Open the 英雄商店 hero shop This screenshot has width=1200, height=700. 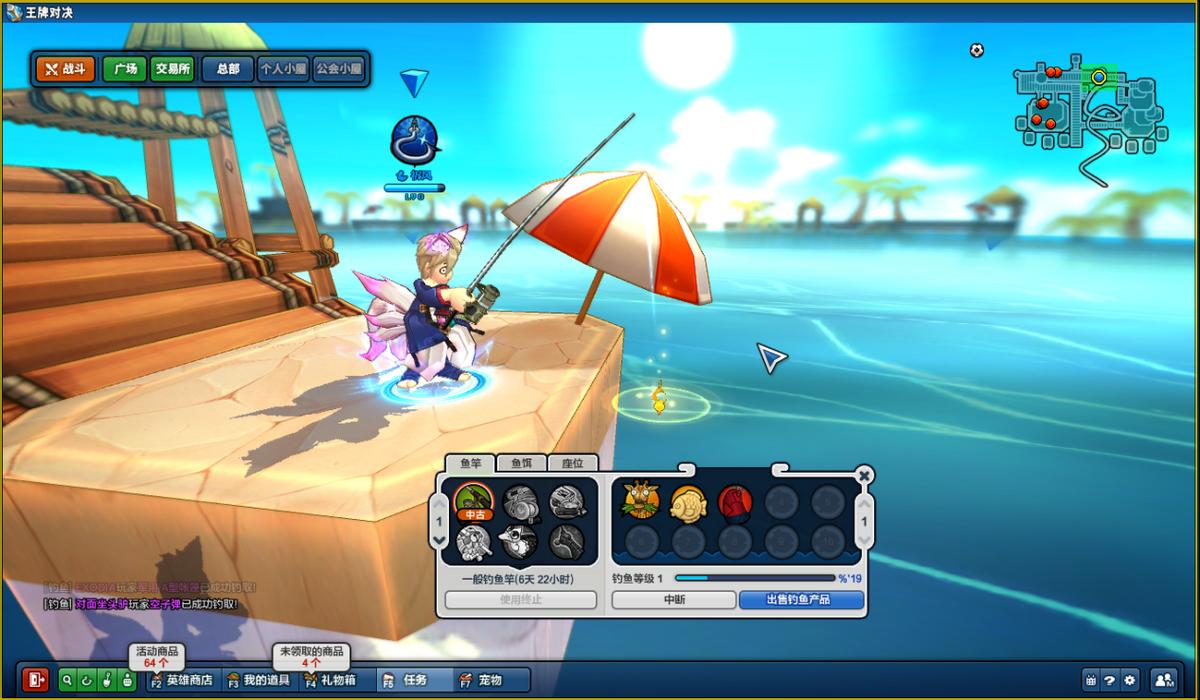pos(182,680)
